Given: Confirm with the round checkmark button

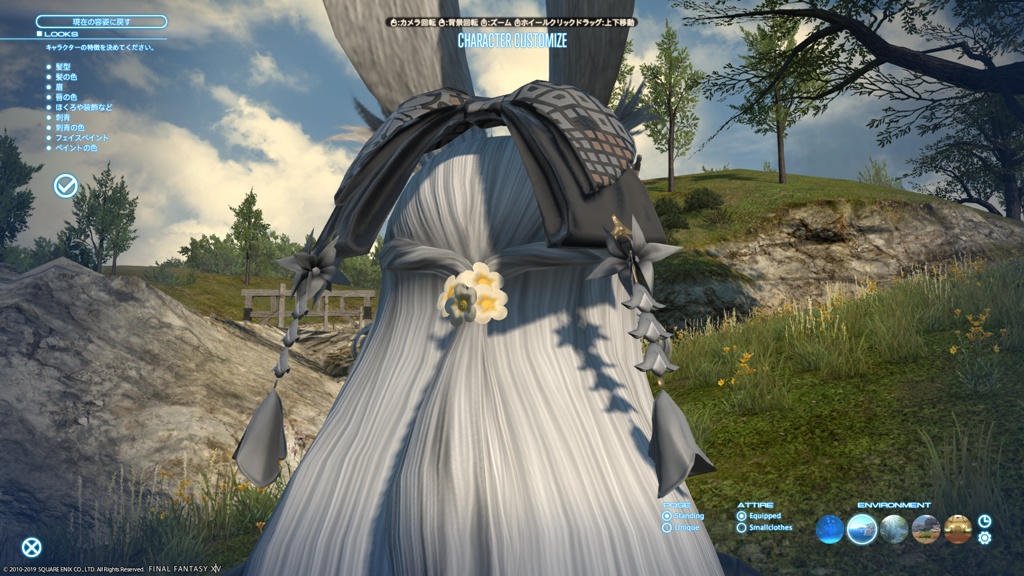Looking at the screenshot, I should coord(66,185).
